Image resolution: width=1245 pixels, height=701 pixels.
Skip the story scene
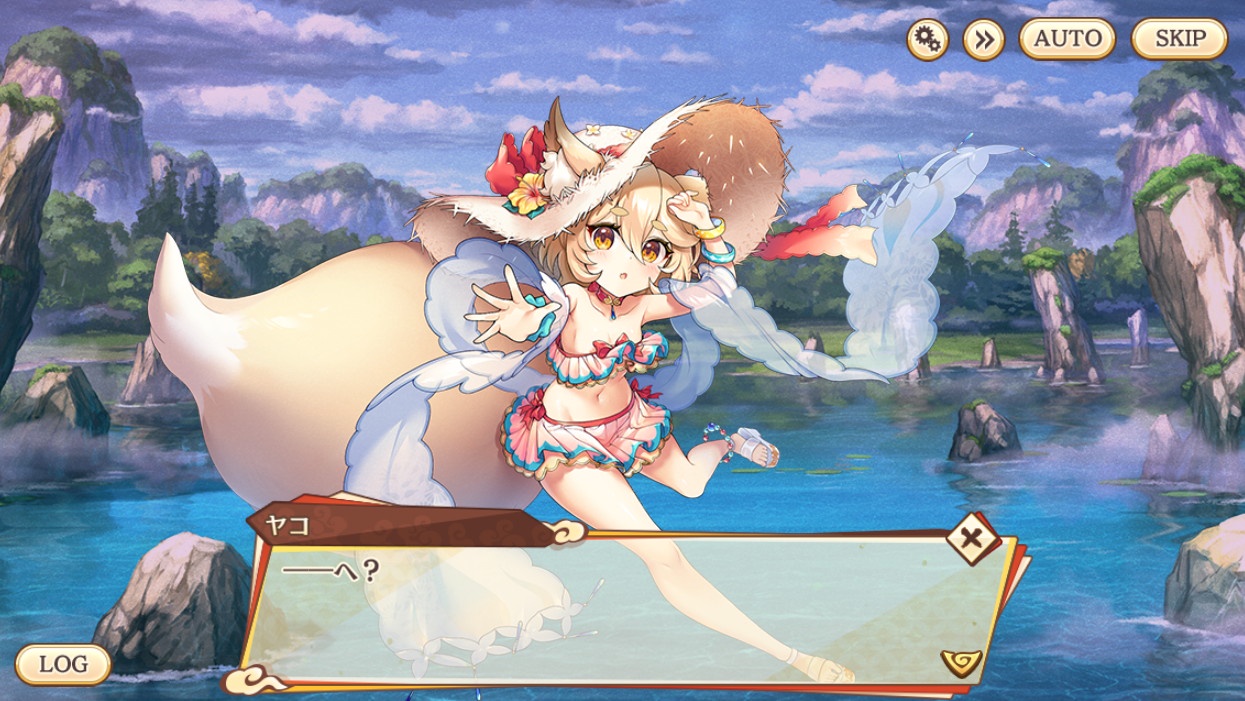click(x=1179, y=40)
